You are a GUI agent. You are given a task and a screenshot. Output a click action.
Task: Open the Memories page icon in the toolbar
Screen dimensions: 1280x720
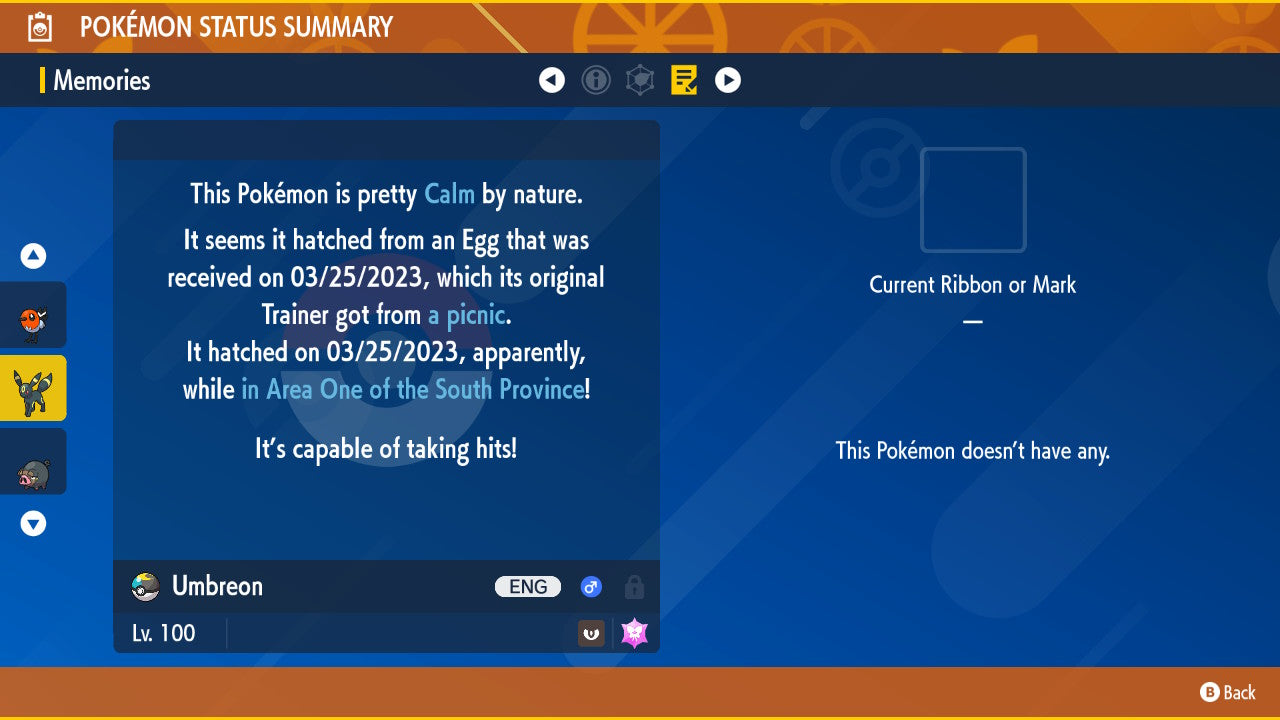[684, 80]
